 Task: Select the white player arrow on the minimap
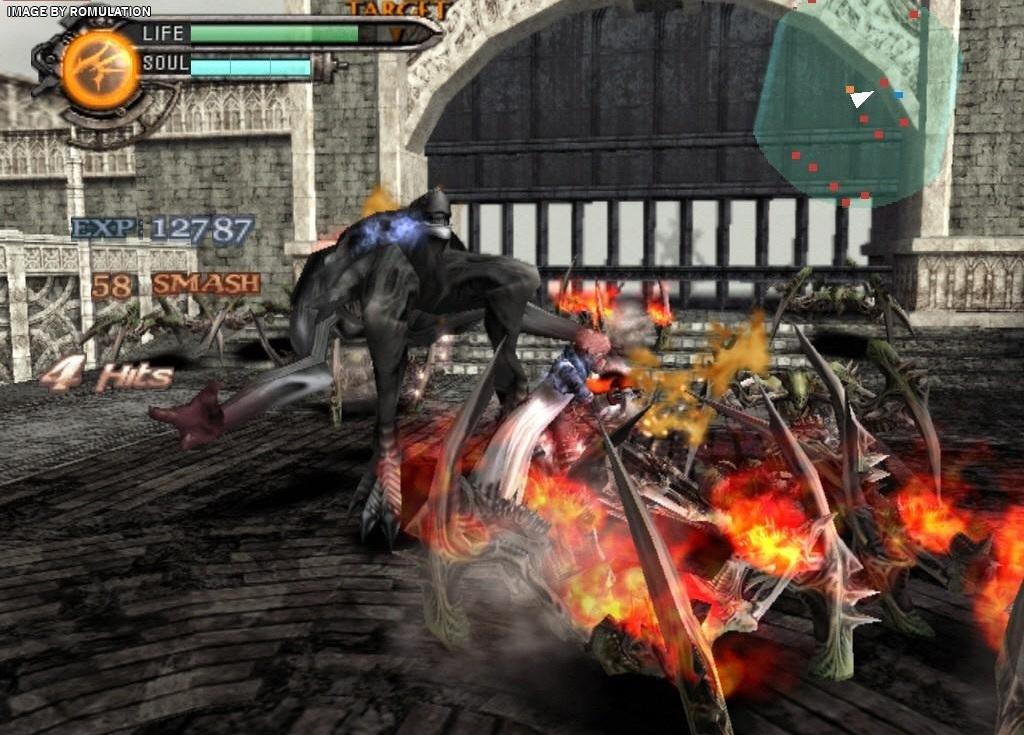coord(862,98)
